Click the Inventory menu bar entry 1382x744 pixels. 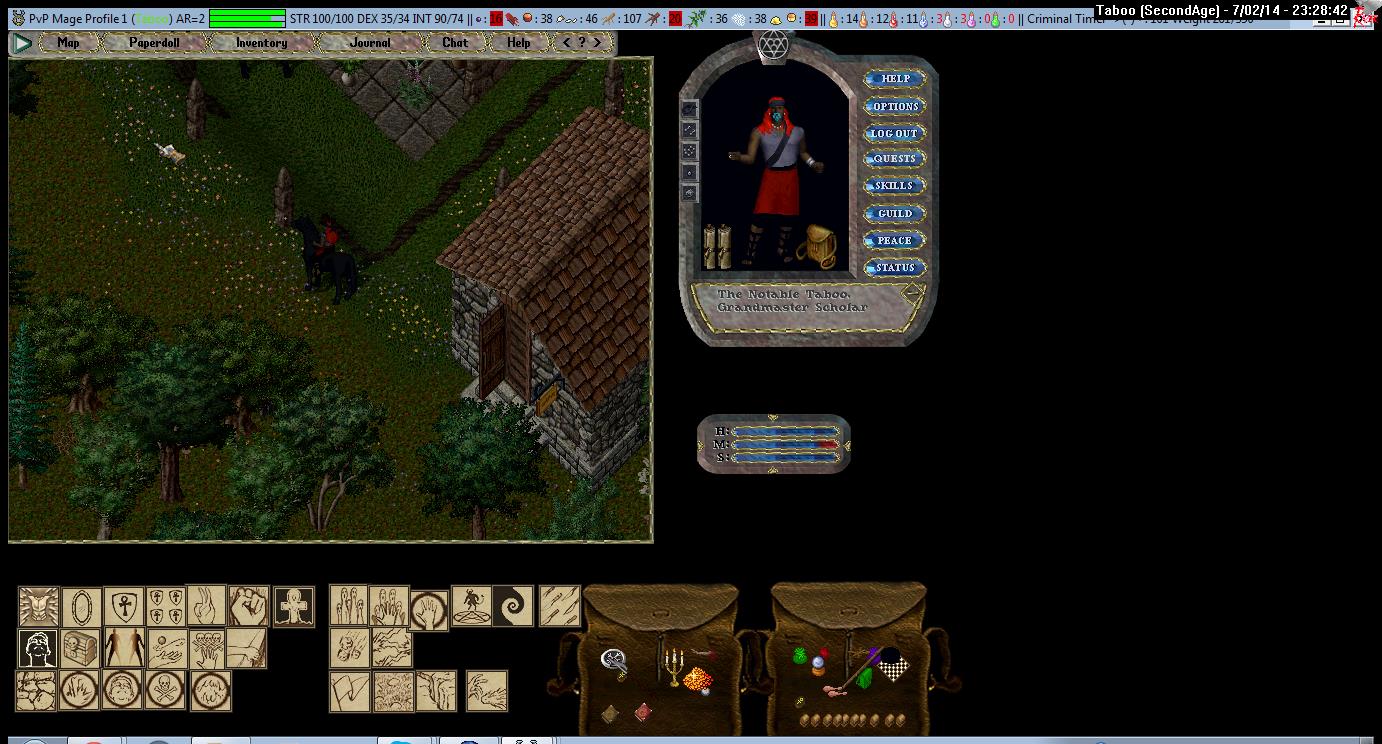click(x=261, y=43)
